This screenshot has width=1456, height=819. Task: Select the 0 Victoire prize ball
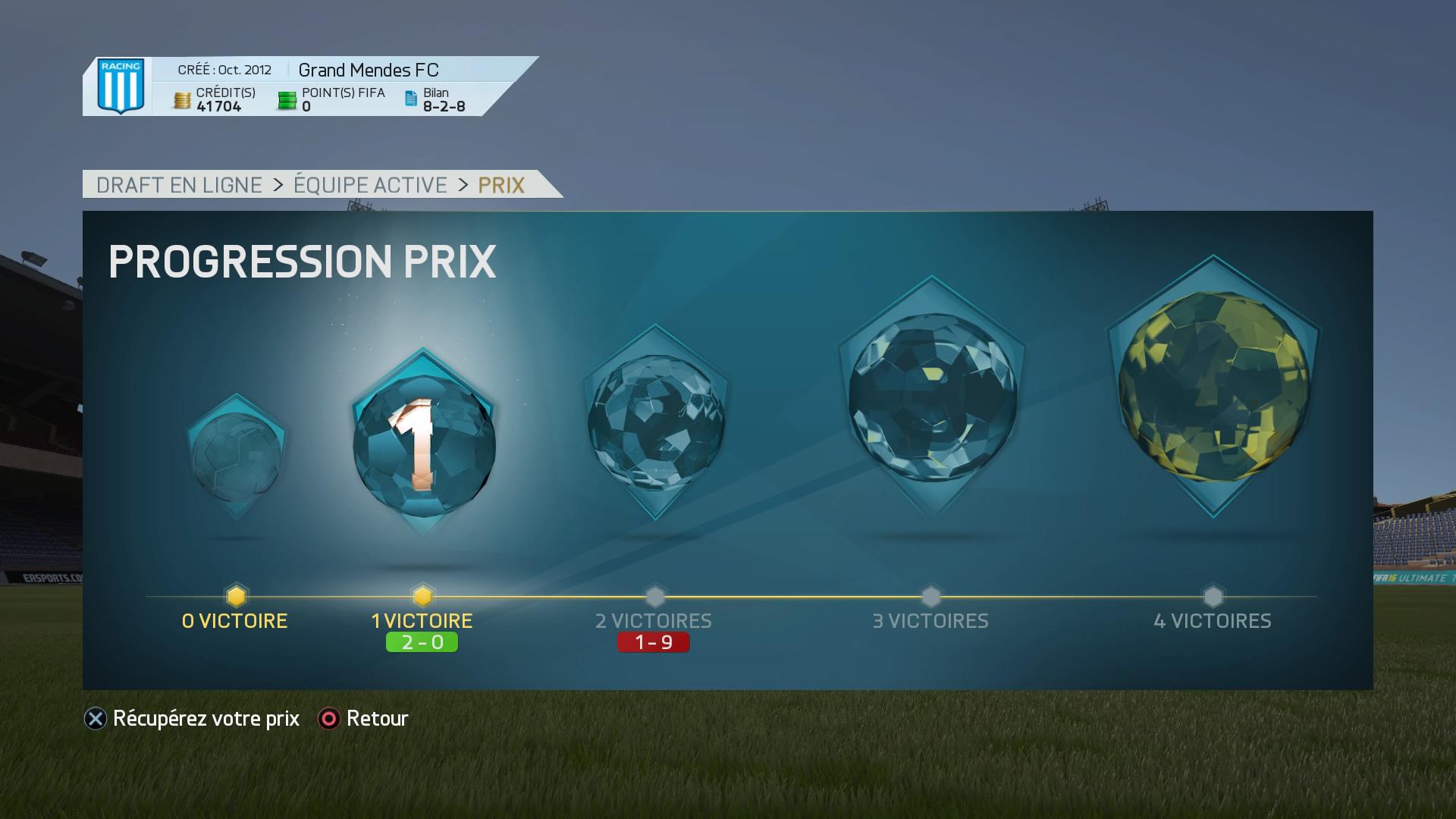pyautogui.click(x=236, y=457)
